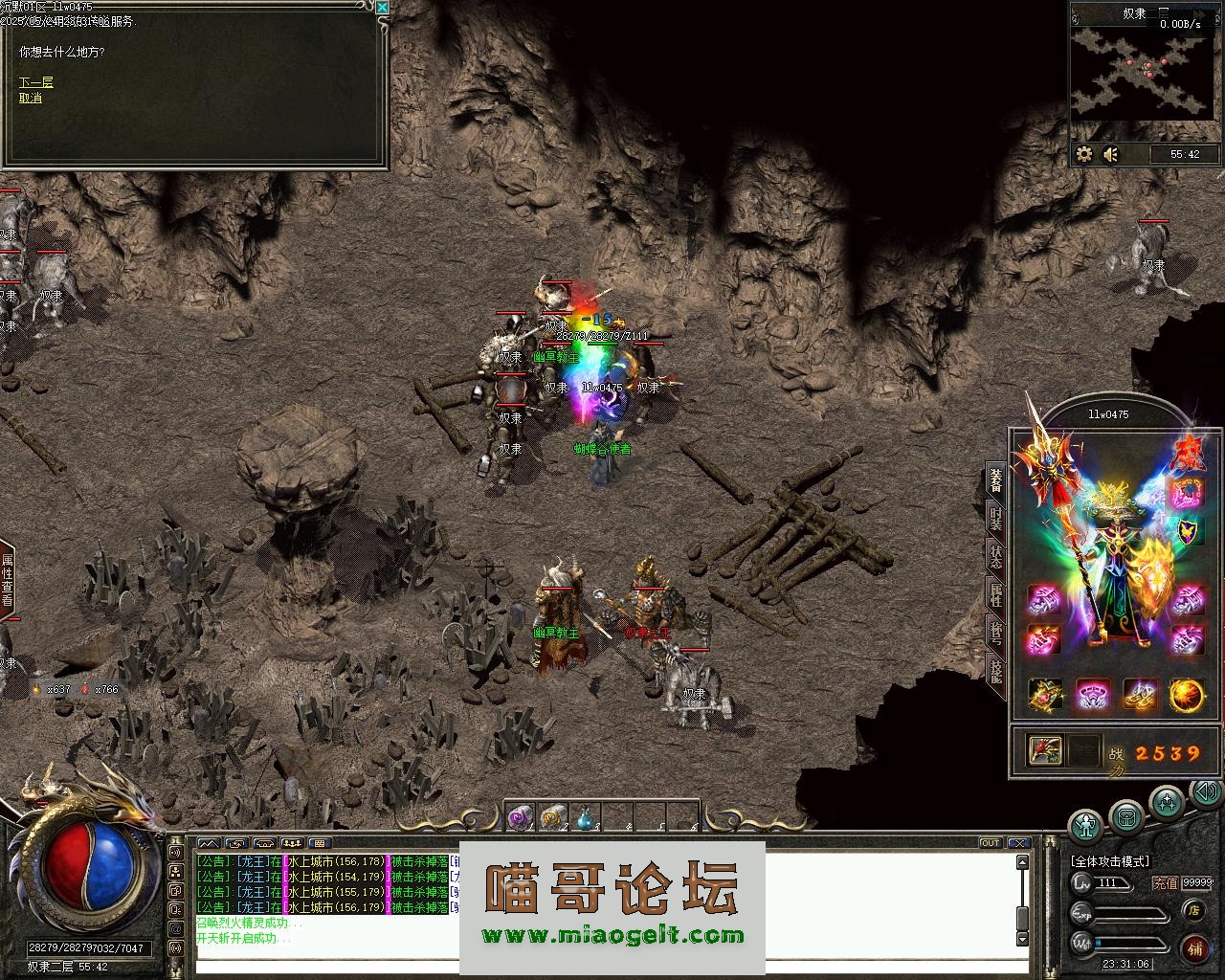The width and height of the screenshot is (1225, 980).
Task: Close the NPC dialogue window
Action: coord(382,8)
